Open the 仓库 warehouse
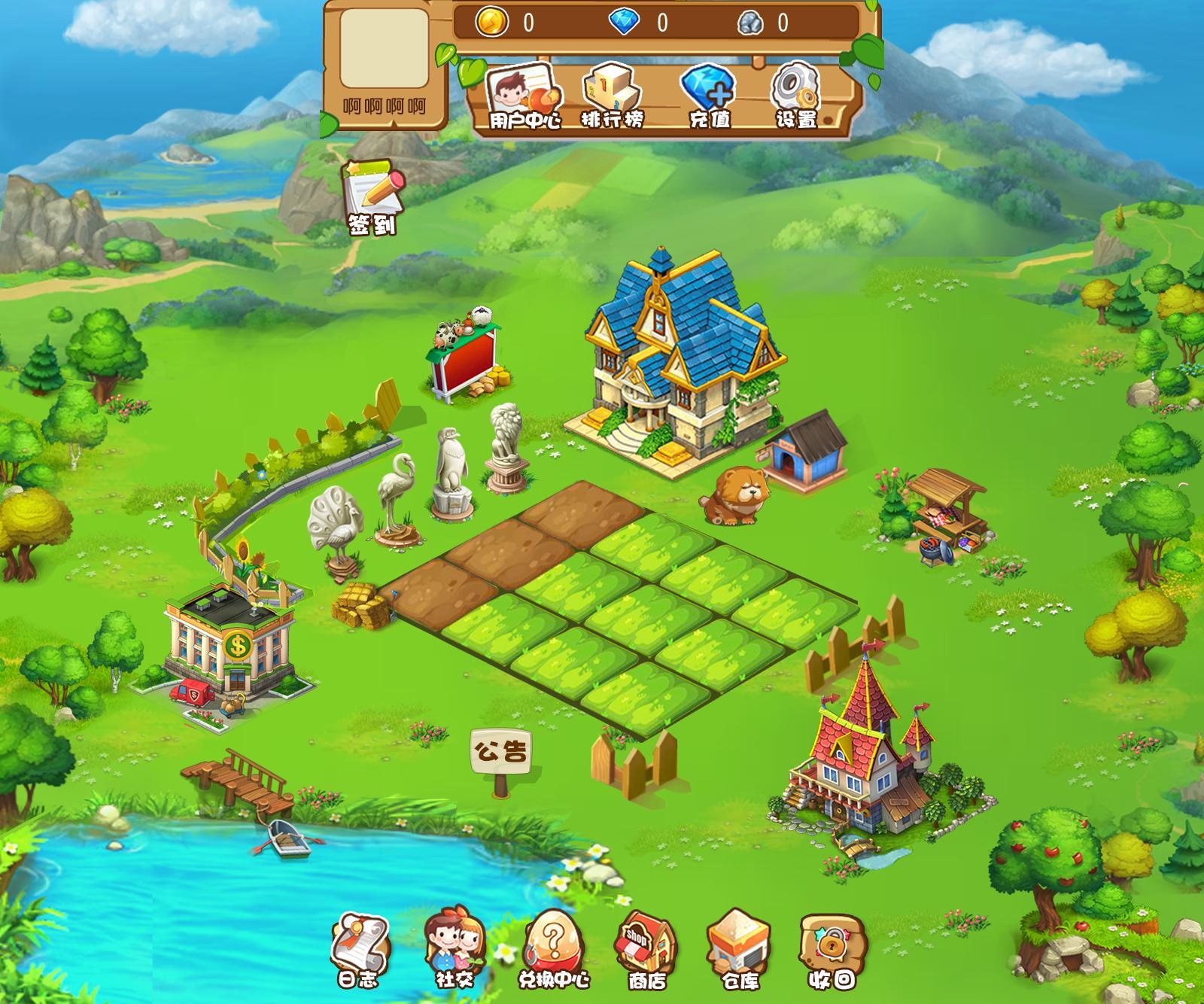This screenshot has height=1004, width=1204. pyautogui.click(x=739, y=950)
